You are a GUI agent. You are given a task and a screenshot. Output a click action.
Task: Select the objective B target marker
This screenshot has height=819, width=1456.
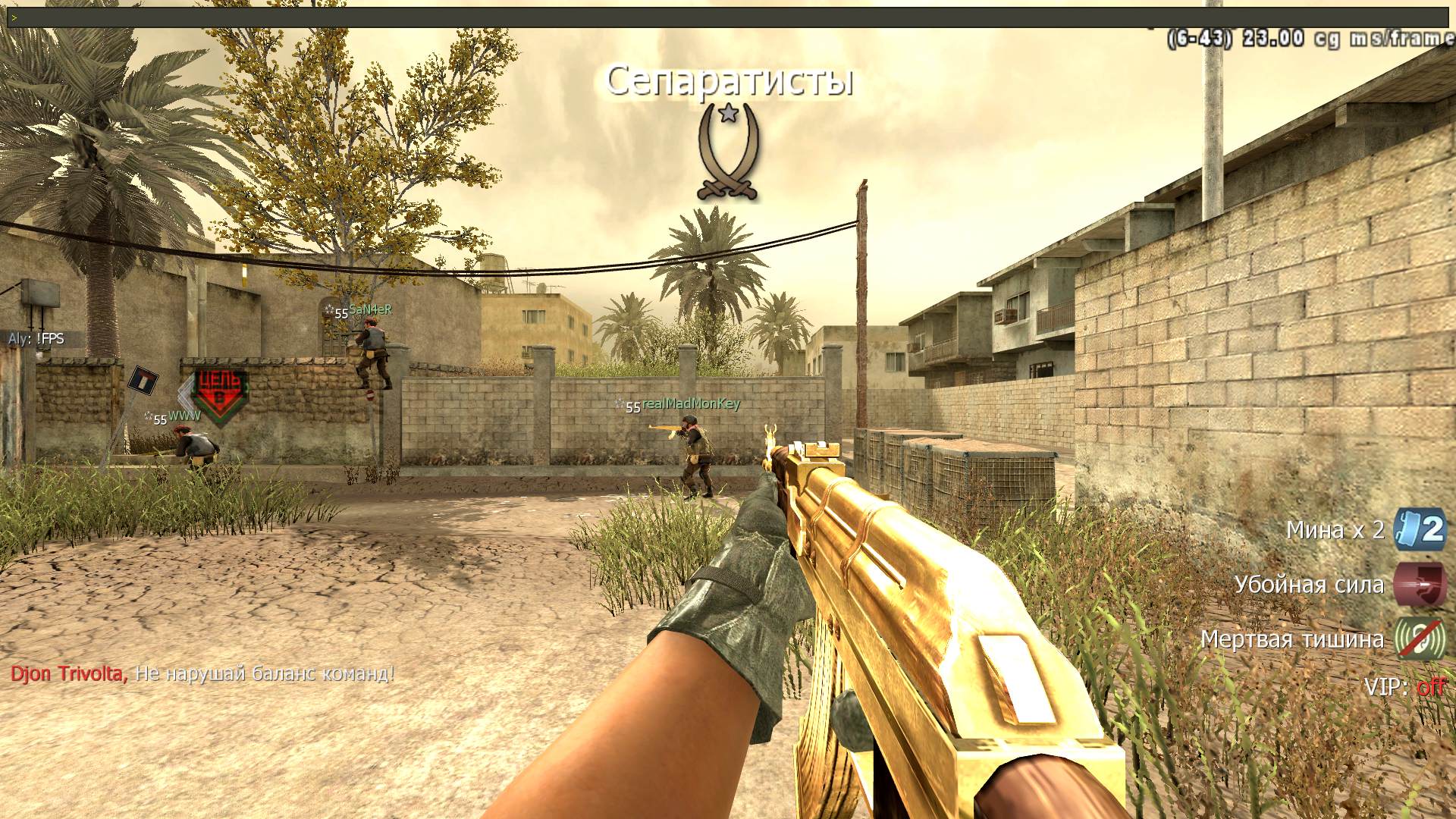[x=219, y=394]
